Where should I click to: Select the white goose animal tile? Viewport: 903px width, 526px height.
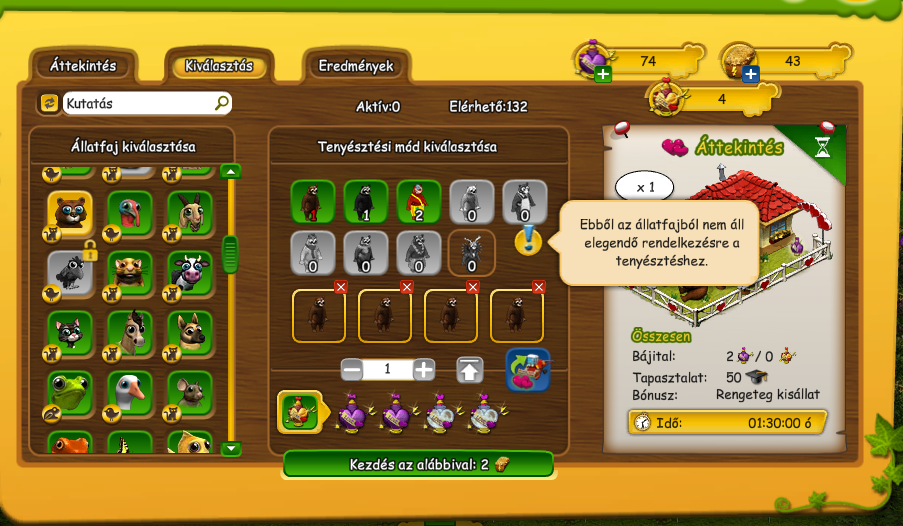pyautogui.click(x=130, y=391)
